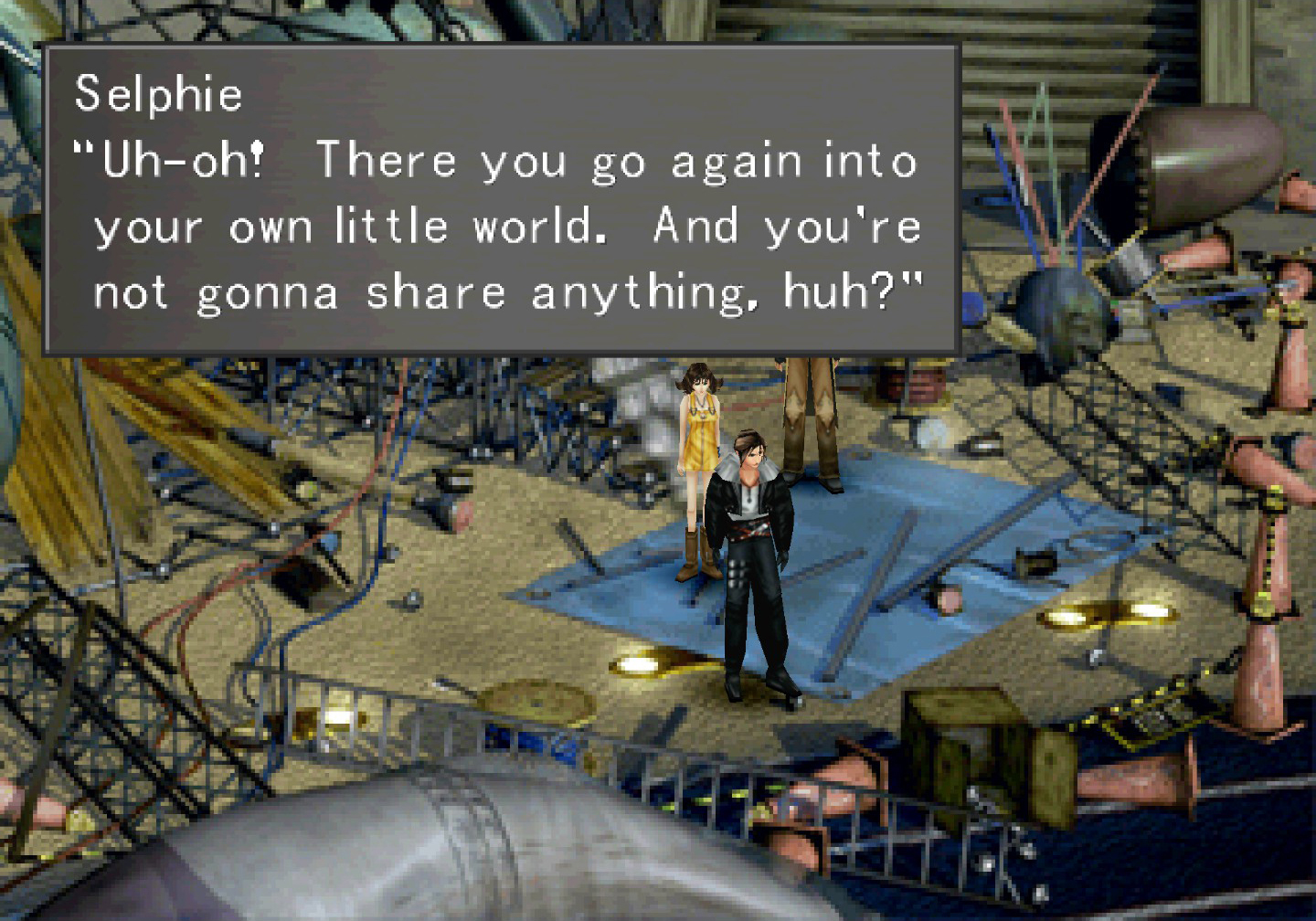Advance Selphie's dialogue text box
Image resolution: width=1316 pixels, height=921 pixels.
[x=501, y=199]
